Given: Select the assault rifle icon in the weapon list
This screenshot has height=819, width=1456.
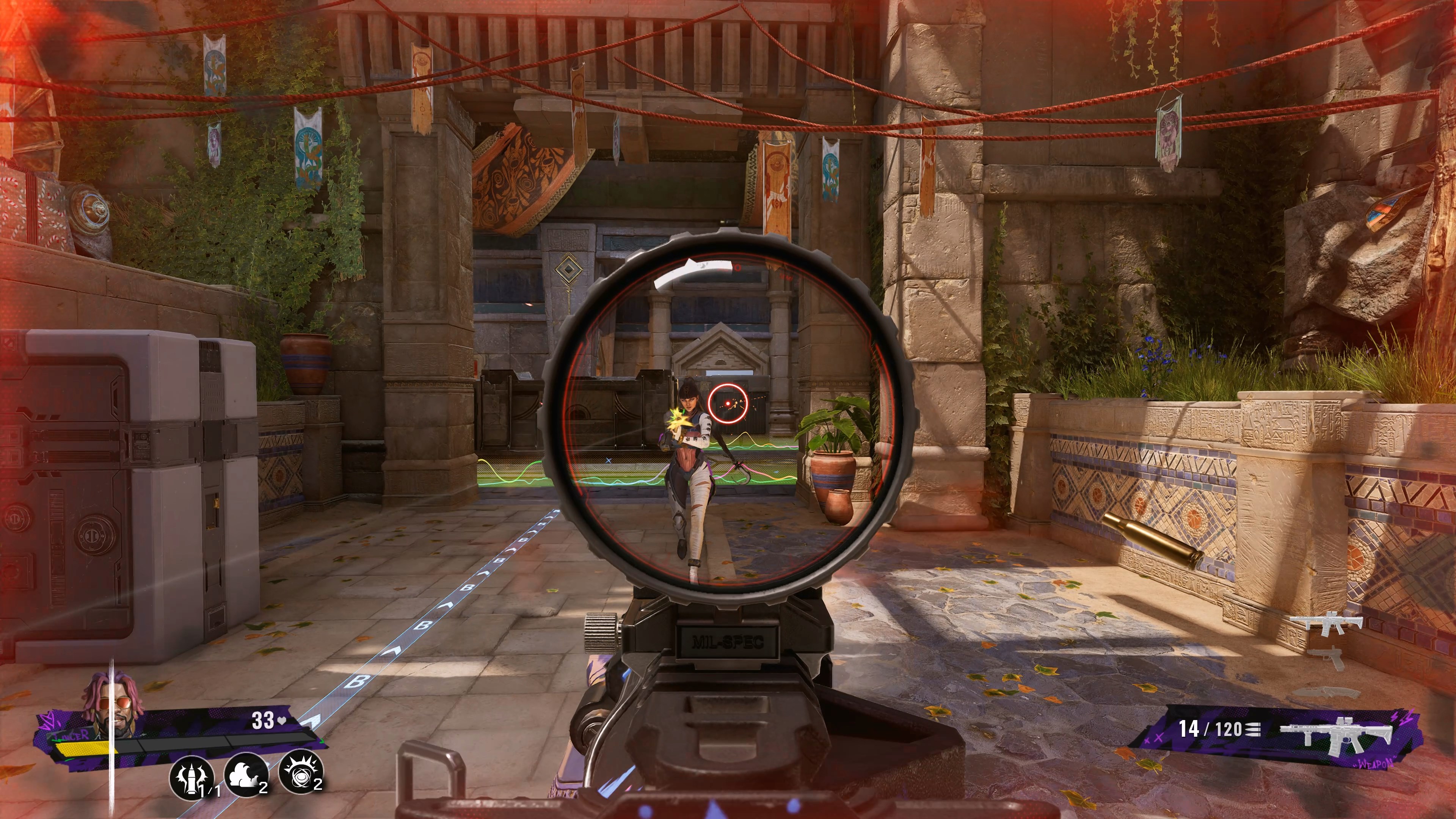Looking at the screenshot, I should tap(1330, 622).
